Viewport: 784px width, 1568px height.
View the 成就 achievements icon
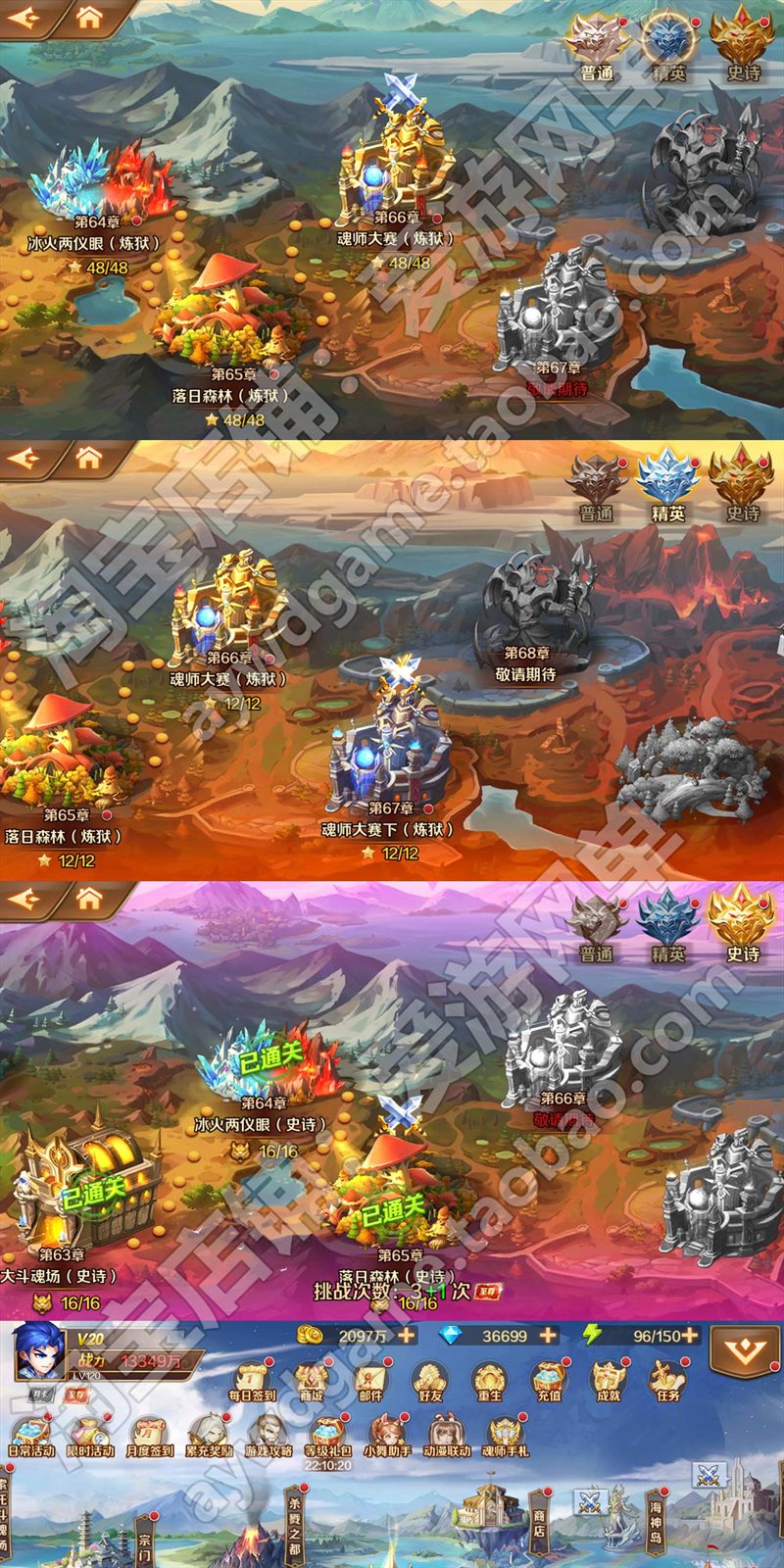tap(608, 1378)
